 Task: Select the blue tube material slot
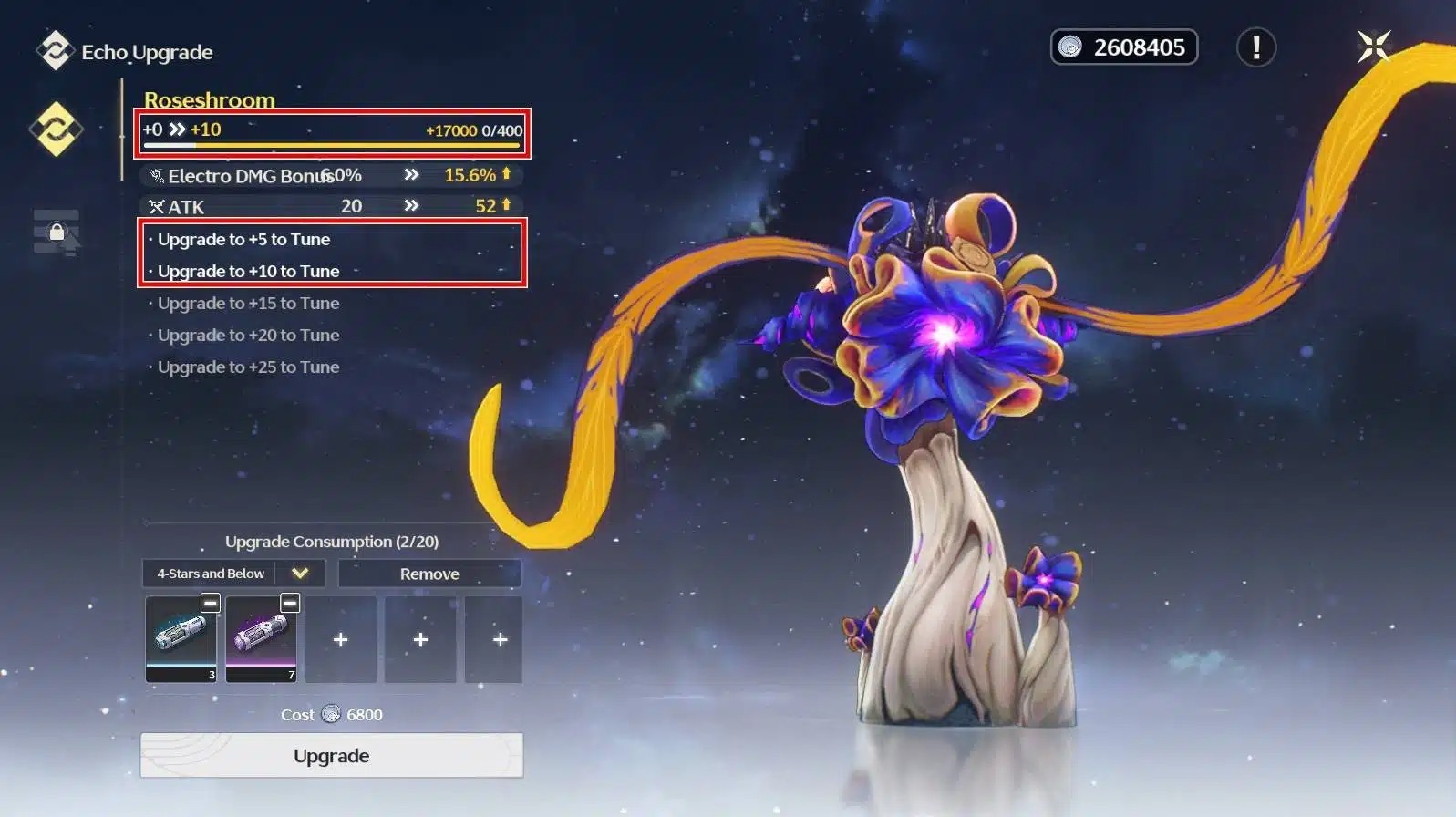pyautogui.click(x=181, y=639)
